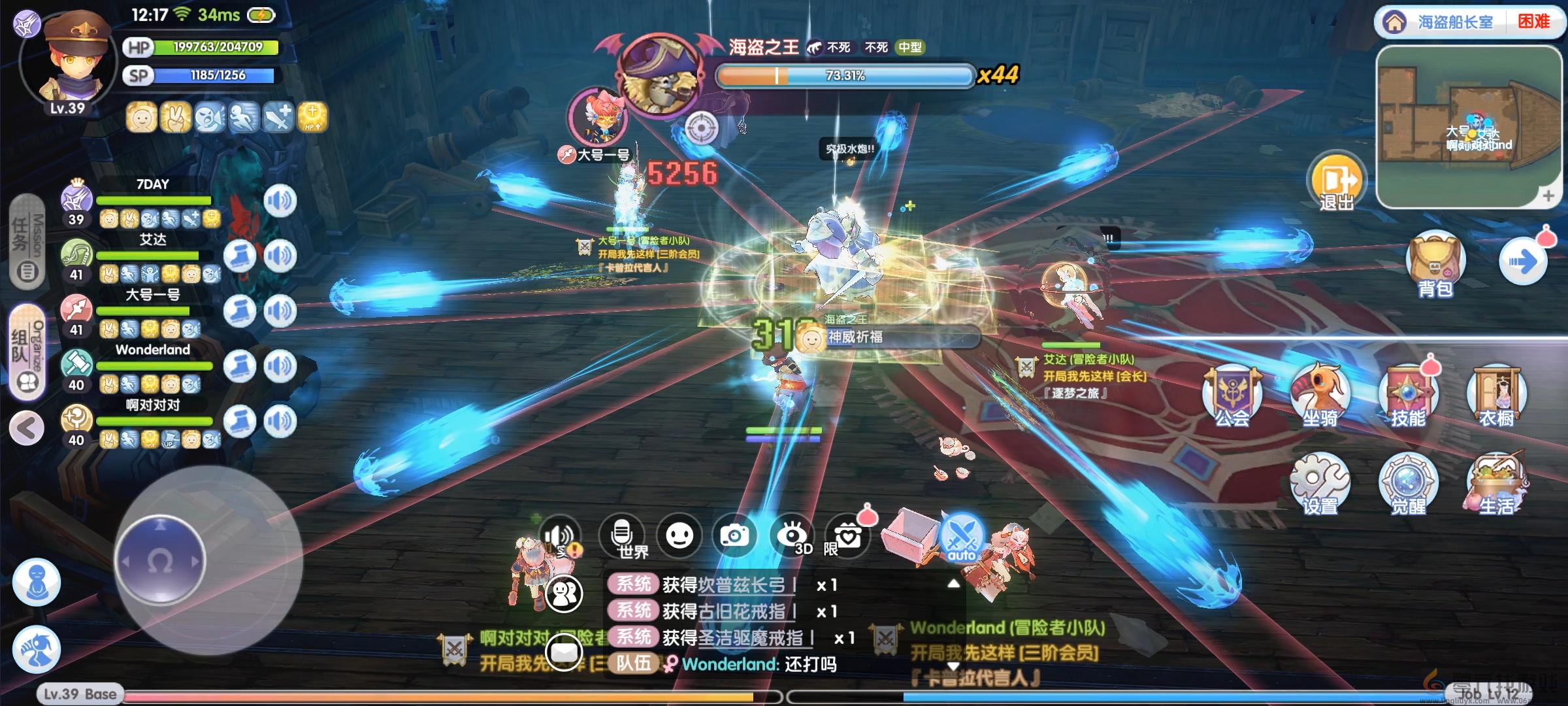Take a screenshot with the camera icon
Viewport: 1568px width, 706px height.
click(x=735, y=536)
